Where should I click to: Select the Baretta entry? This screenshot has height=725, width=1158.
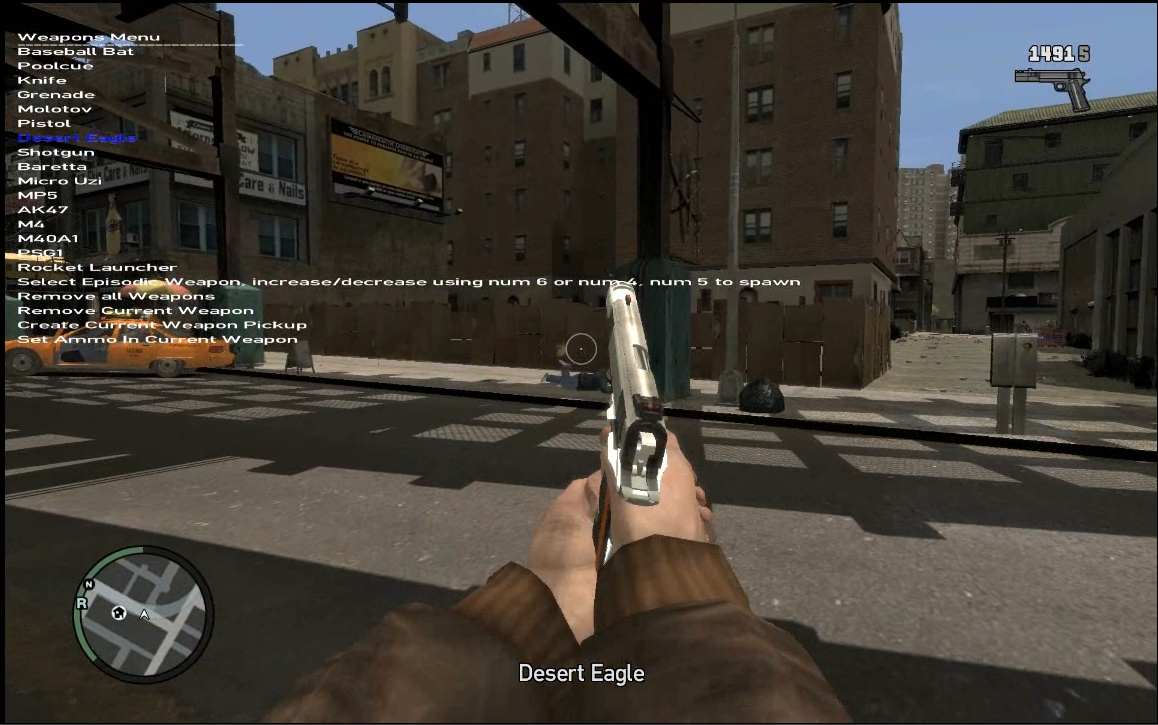click(52, 167)
